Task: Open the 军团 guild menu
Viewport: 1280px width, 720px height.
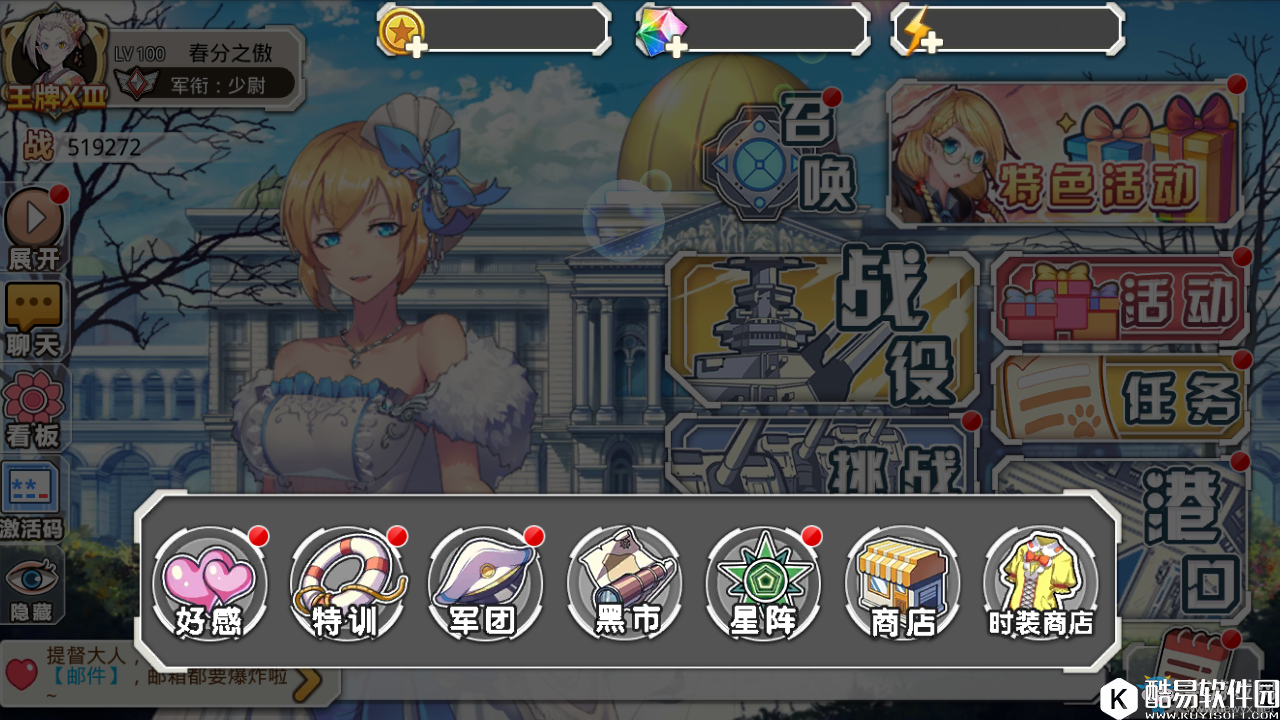Action: click(485, 582)
